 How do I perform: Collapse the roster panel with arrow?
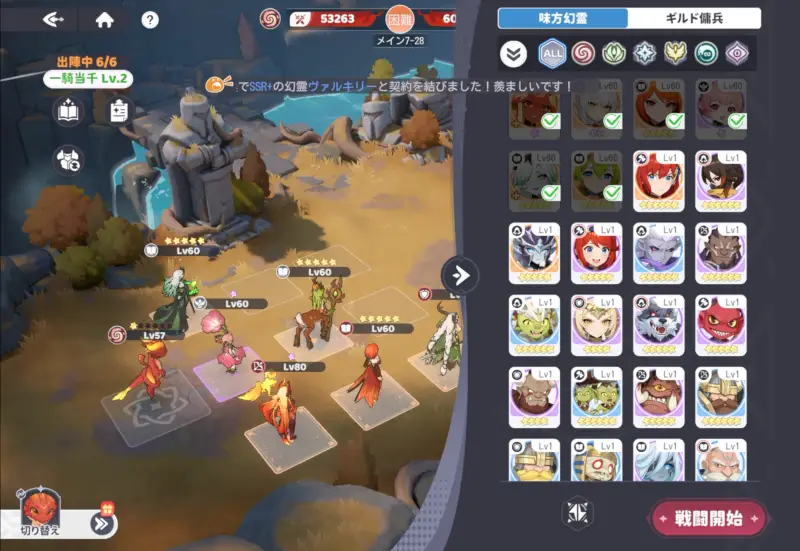[459, 275]
